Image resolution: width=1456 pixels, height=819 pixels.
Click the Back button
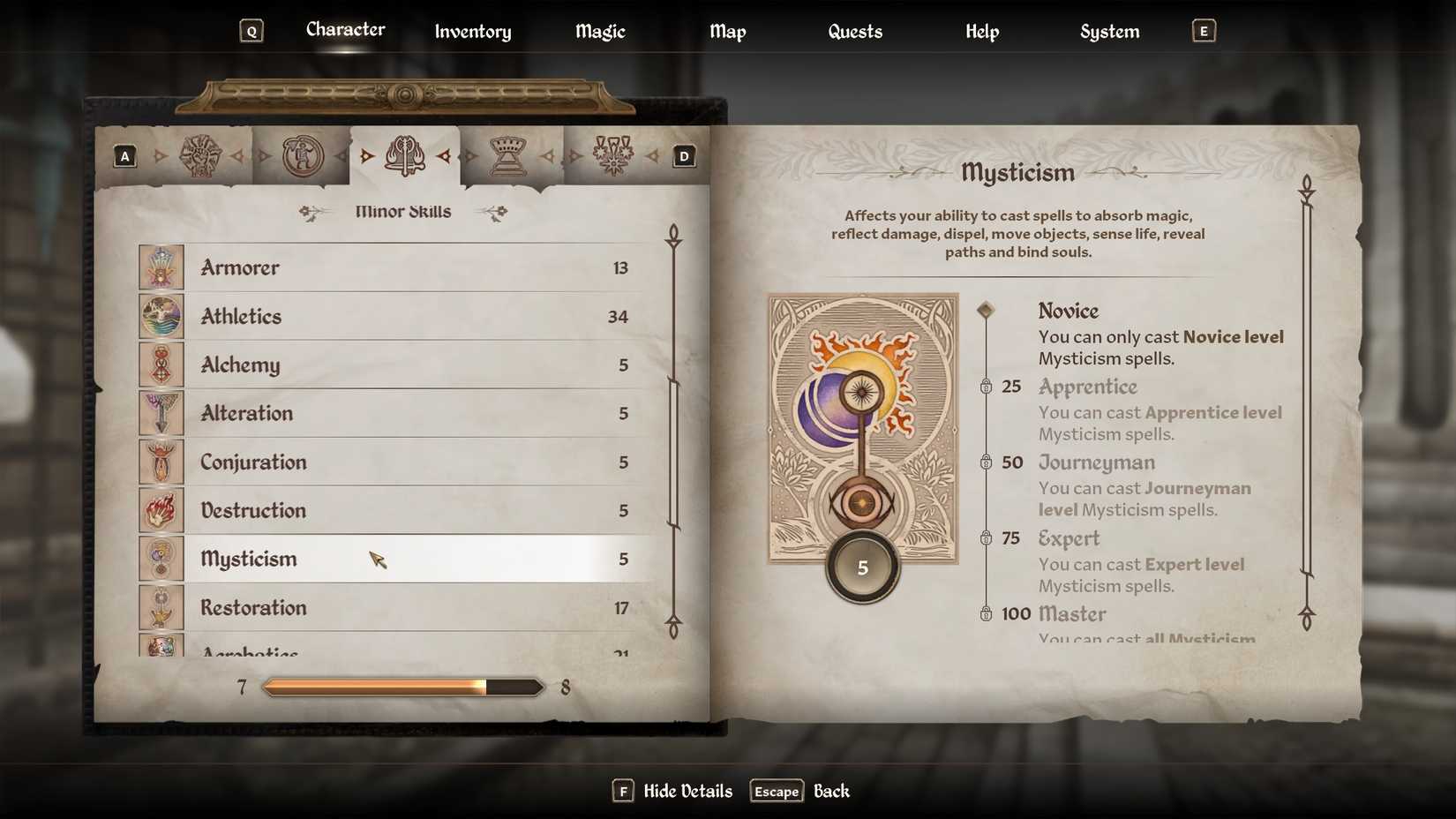[830, 791]
